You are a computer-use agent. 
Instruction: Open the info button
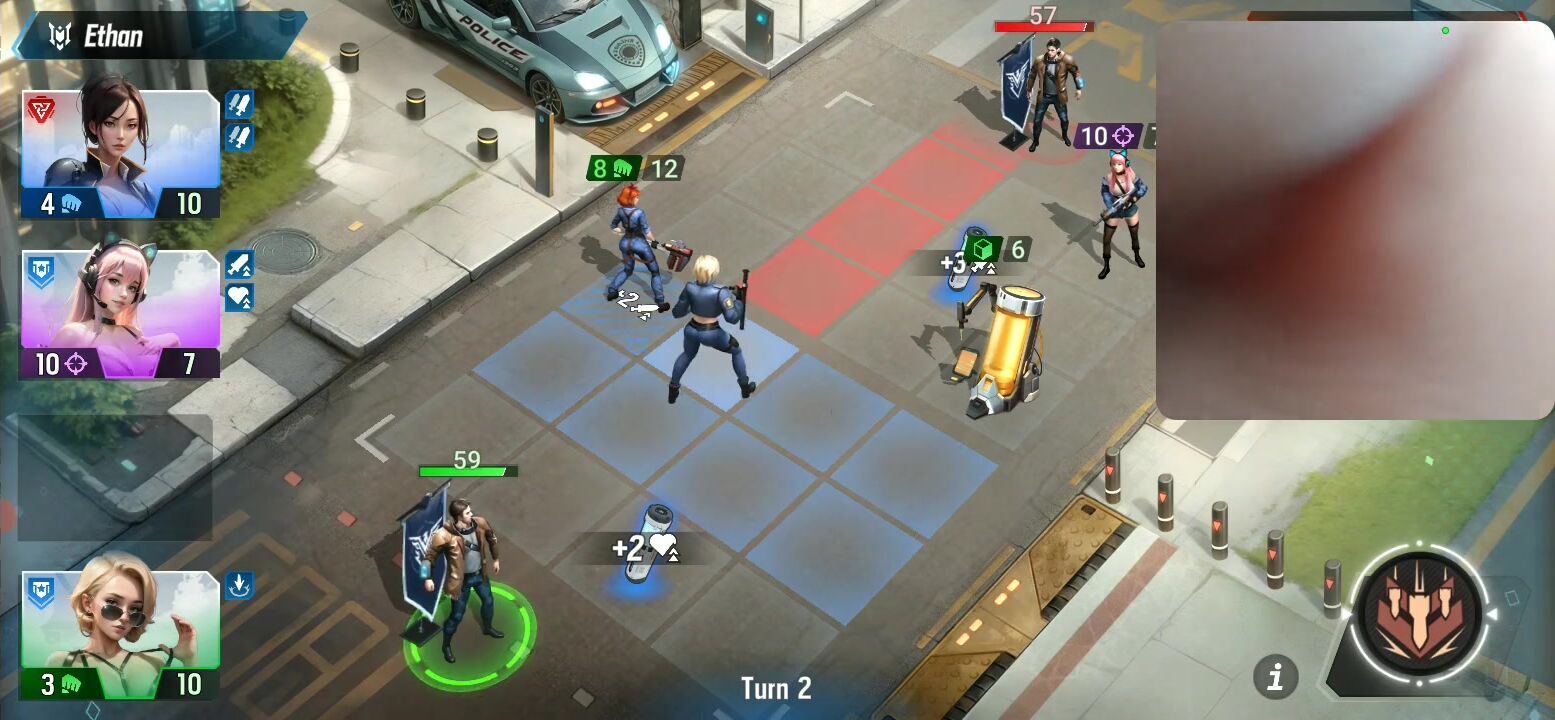click(x=1275, y=677)
